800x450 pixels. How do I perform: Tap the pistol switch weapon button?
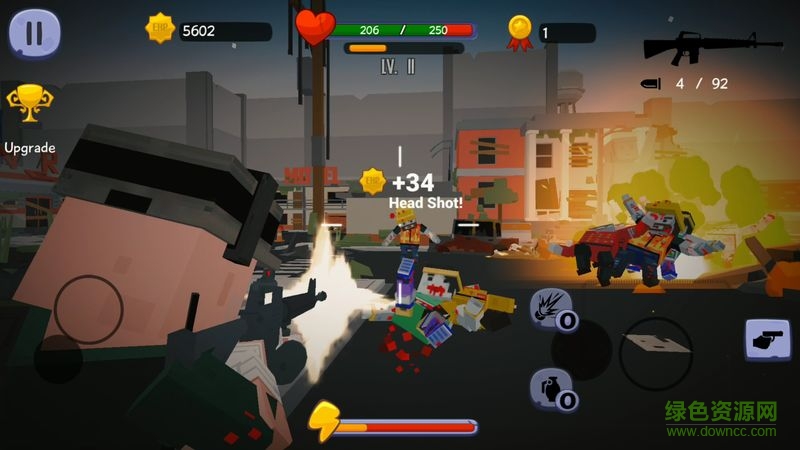(768, 339)
